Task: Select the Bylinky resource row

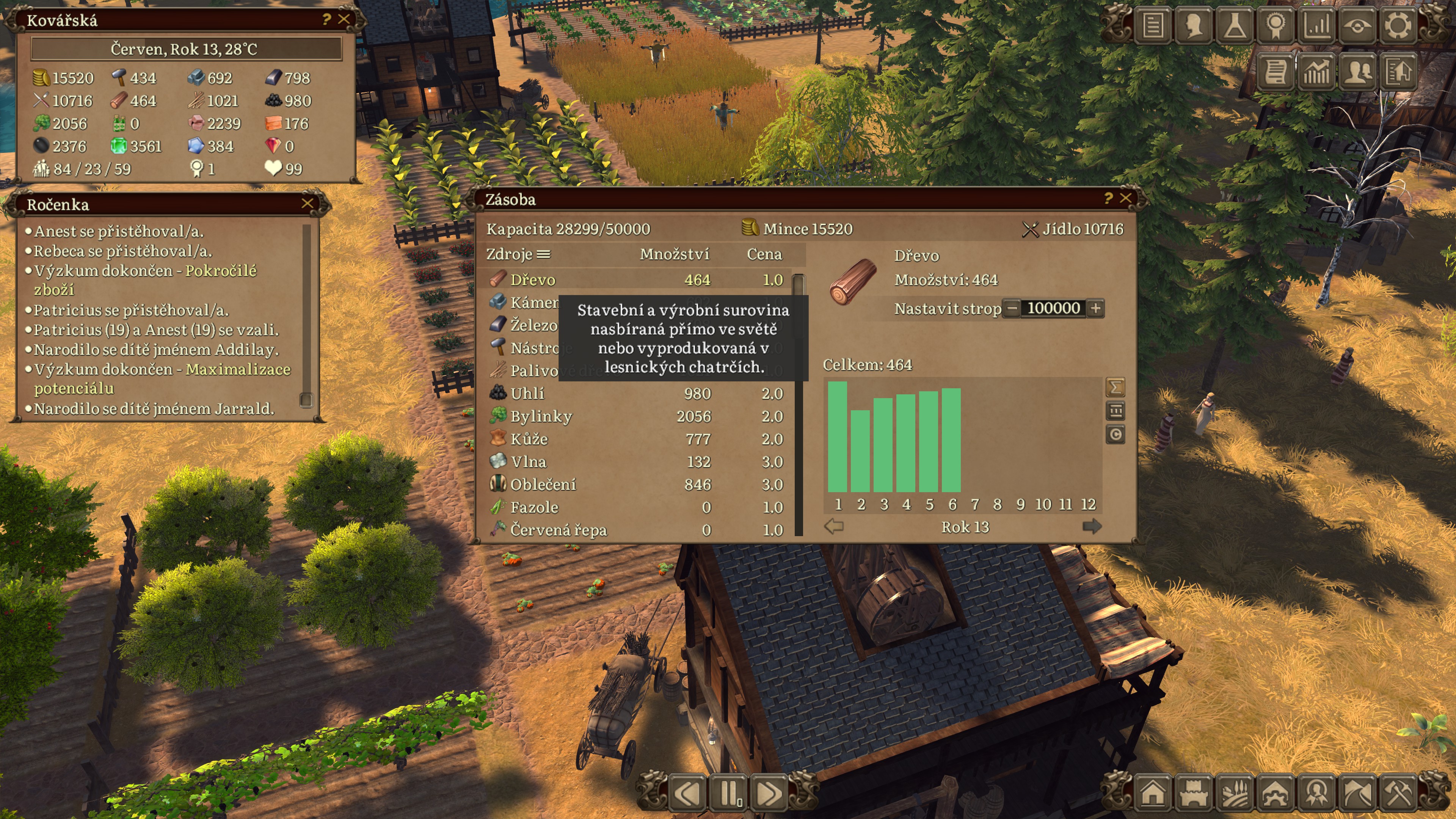Action: [x=636, y=417]
